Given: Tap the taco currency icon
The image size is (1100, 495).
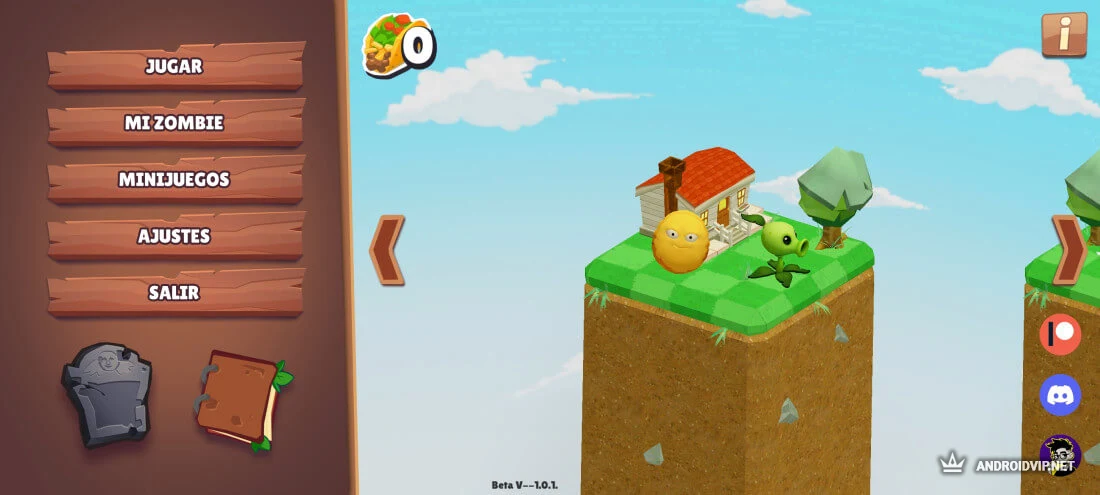Looking at the screenshot, I should 384,44.
